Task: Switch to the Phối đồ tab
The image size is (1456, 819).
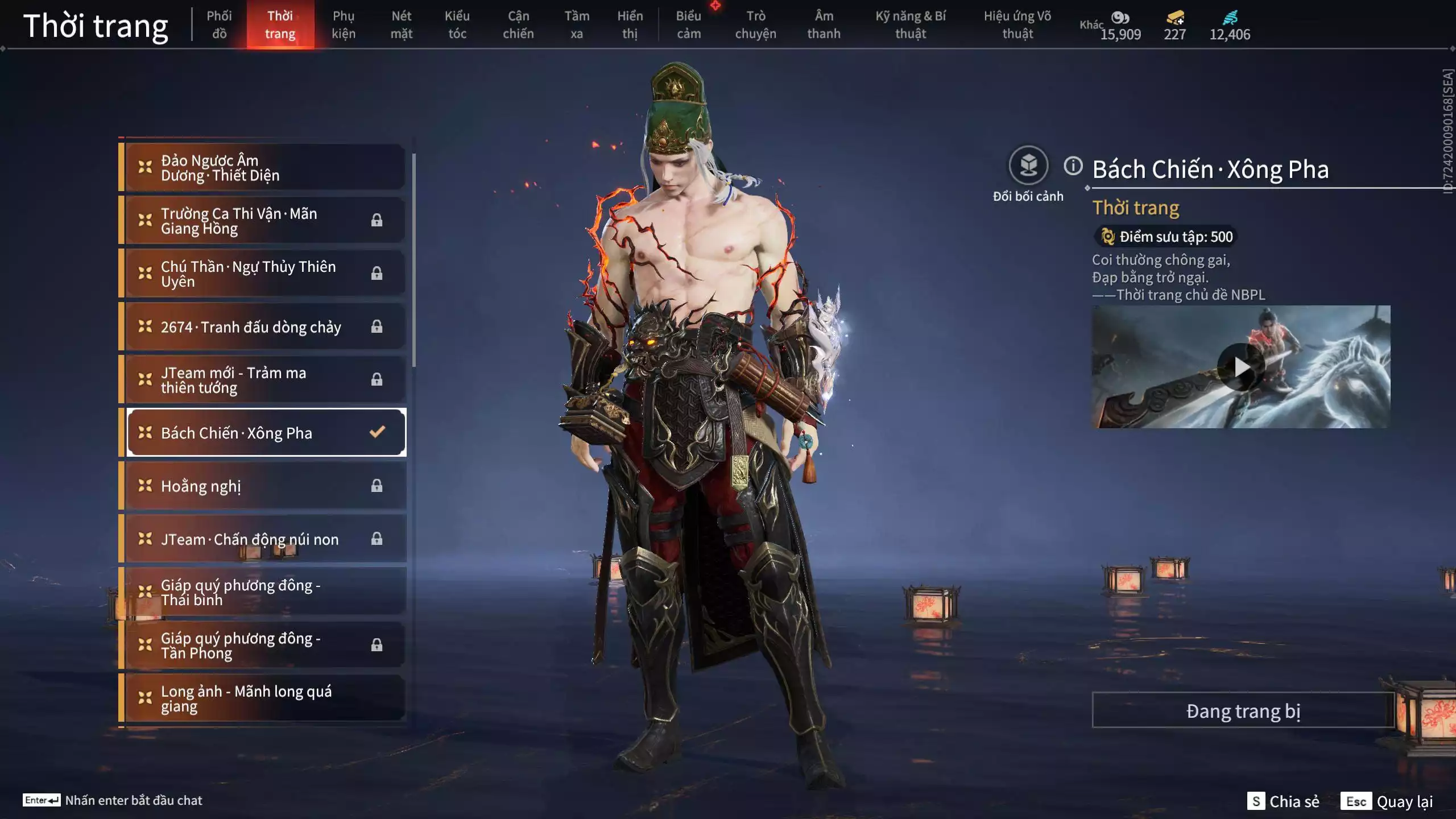Action: point(219,25)
